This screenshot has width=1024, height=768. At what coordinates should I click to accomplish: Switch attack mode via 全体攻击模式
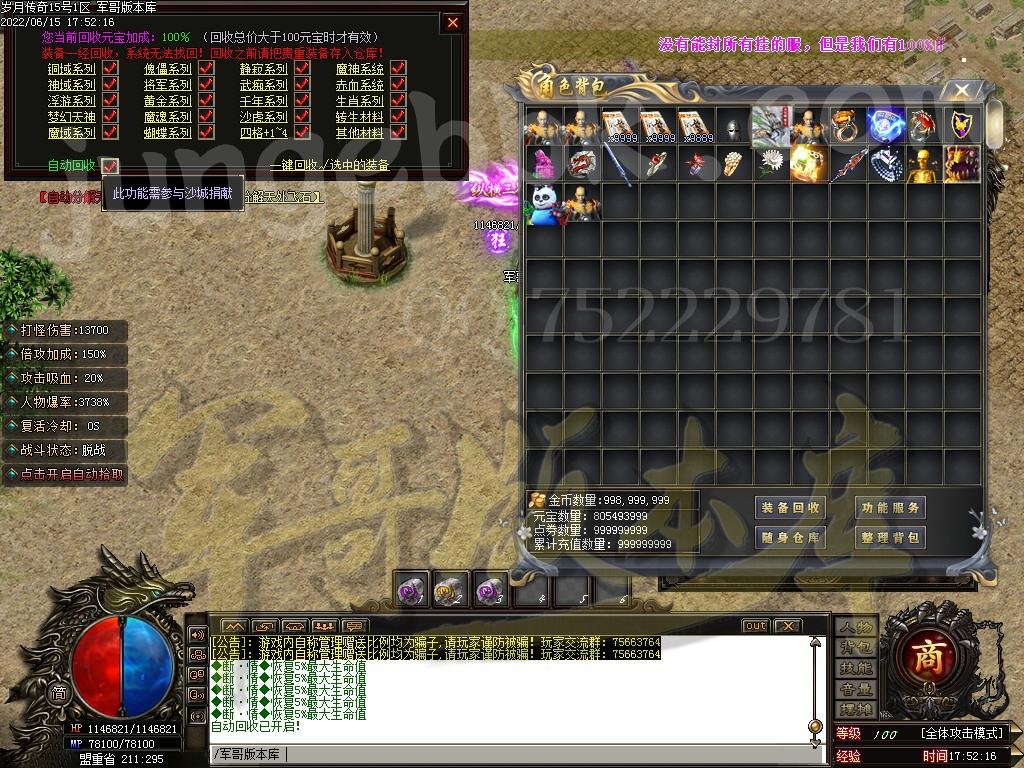pos(961,734)
